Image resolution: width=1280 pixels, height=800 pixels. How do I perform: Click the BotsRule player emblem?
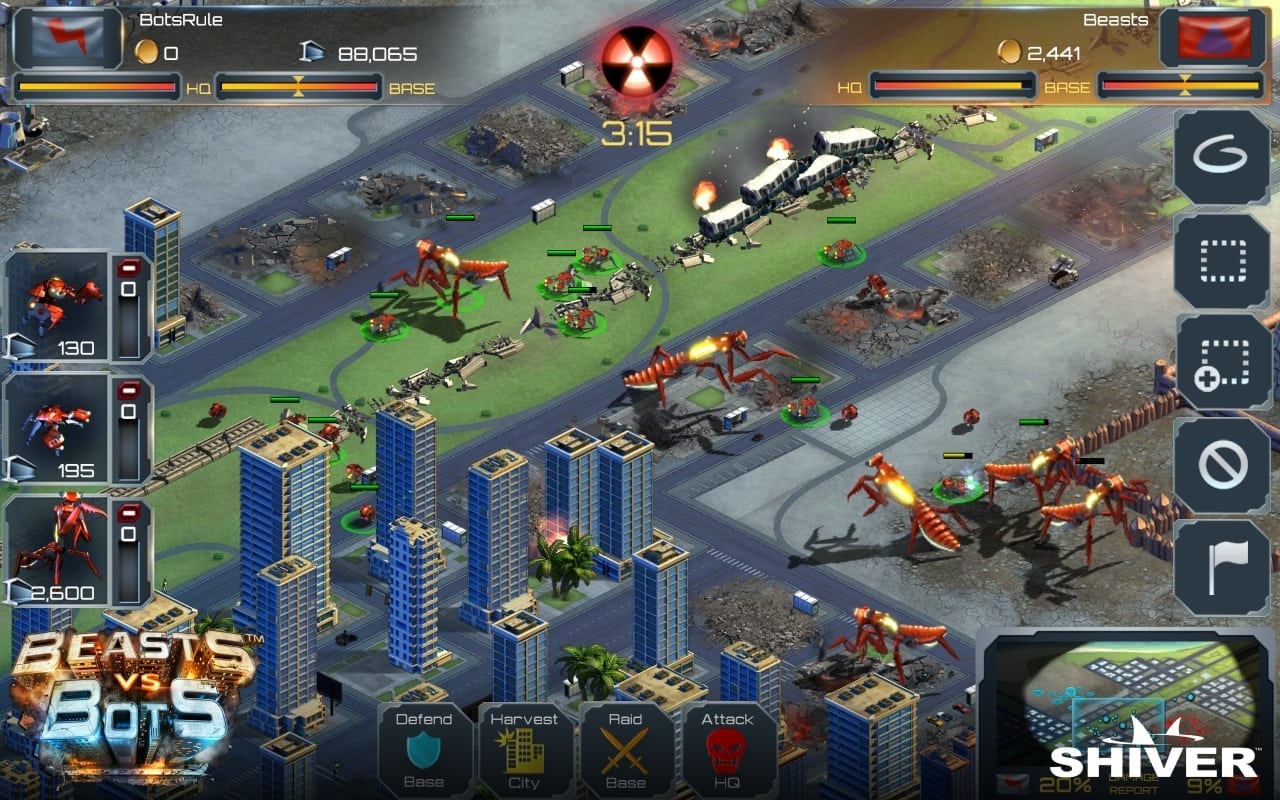[68, 38]
